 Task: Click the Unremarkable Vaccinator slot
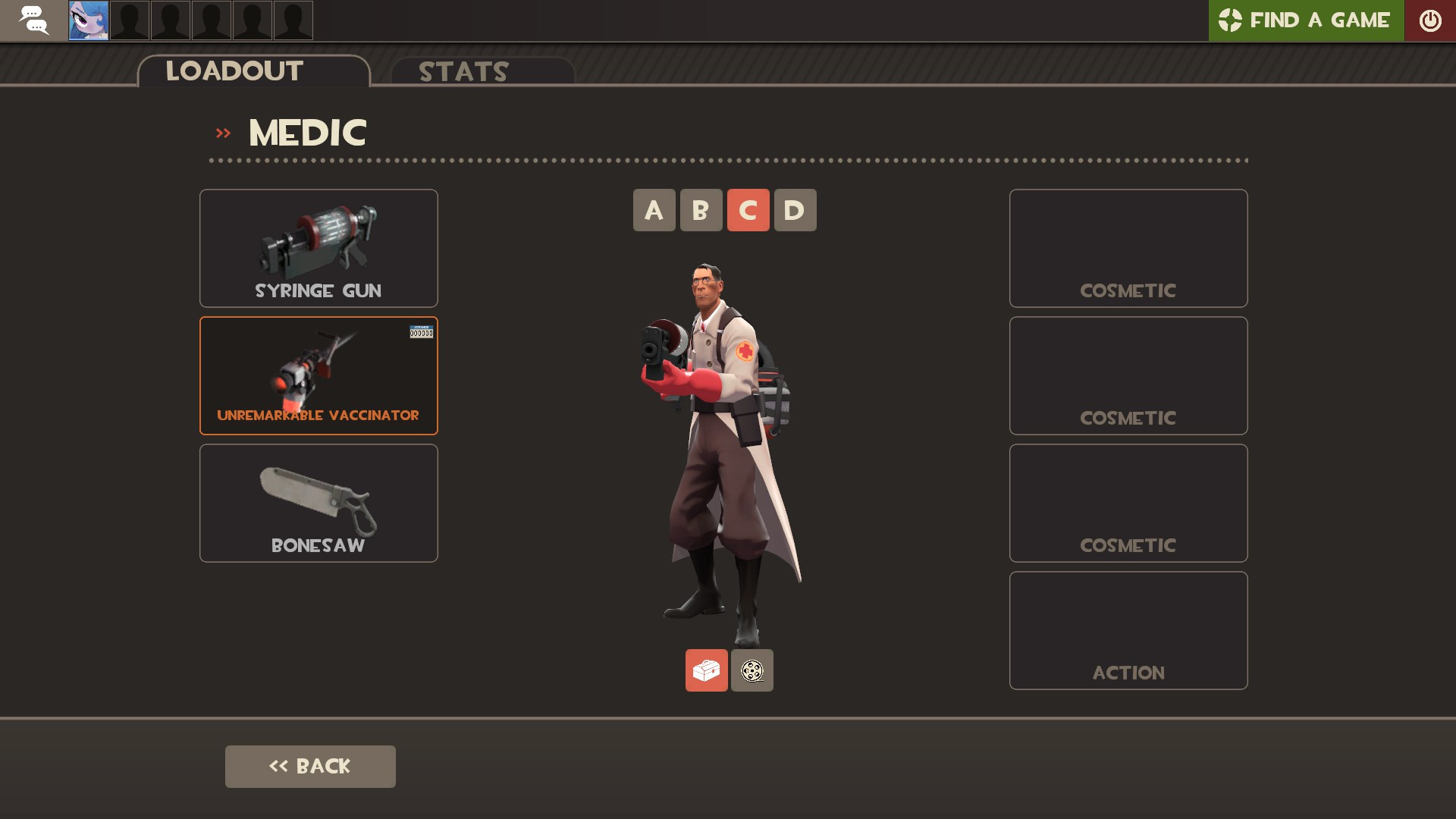318,375
